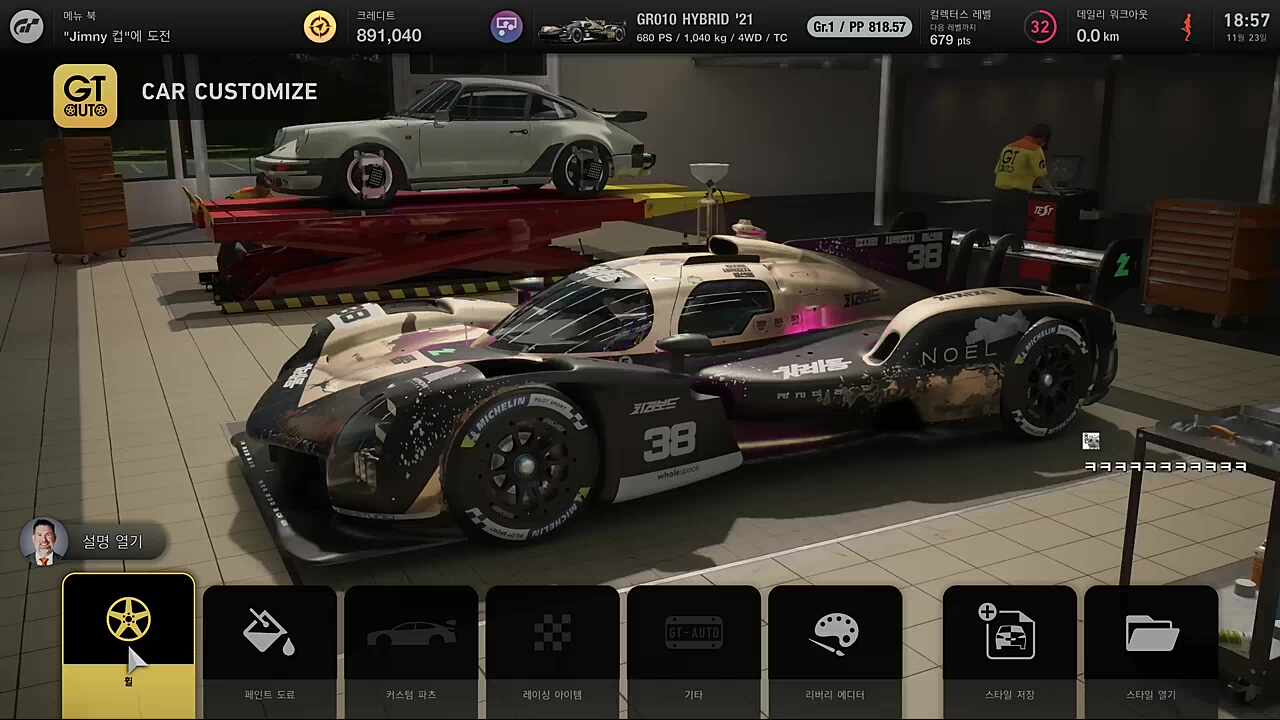
Task: Click the Gran Turismo logo icon
Action: pos(27,27)
